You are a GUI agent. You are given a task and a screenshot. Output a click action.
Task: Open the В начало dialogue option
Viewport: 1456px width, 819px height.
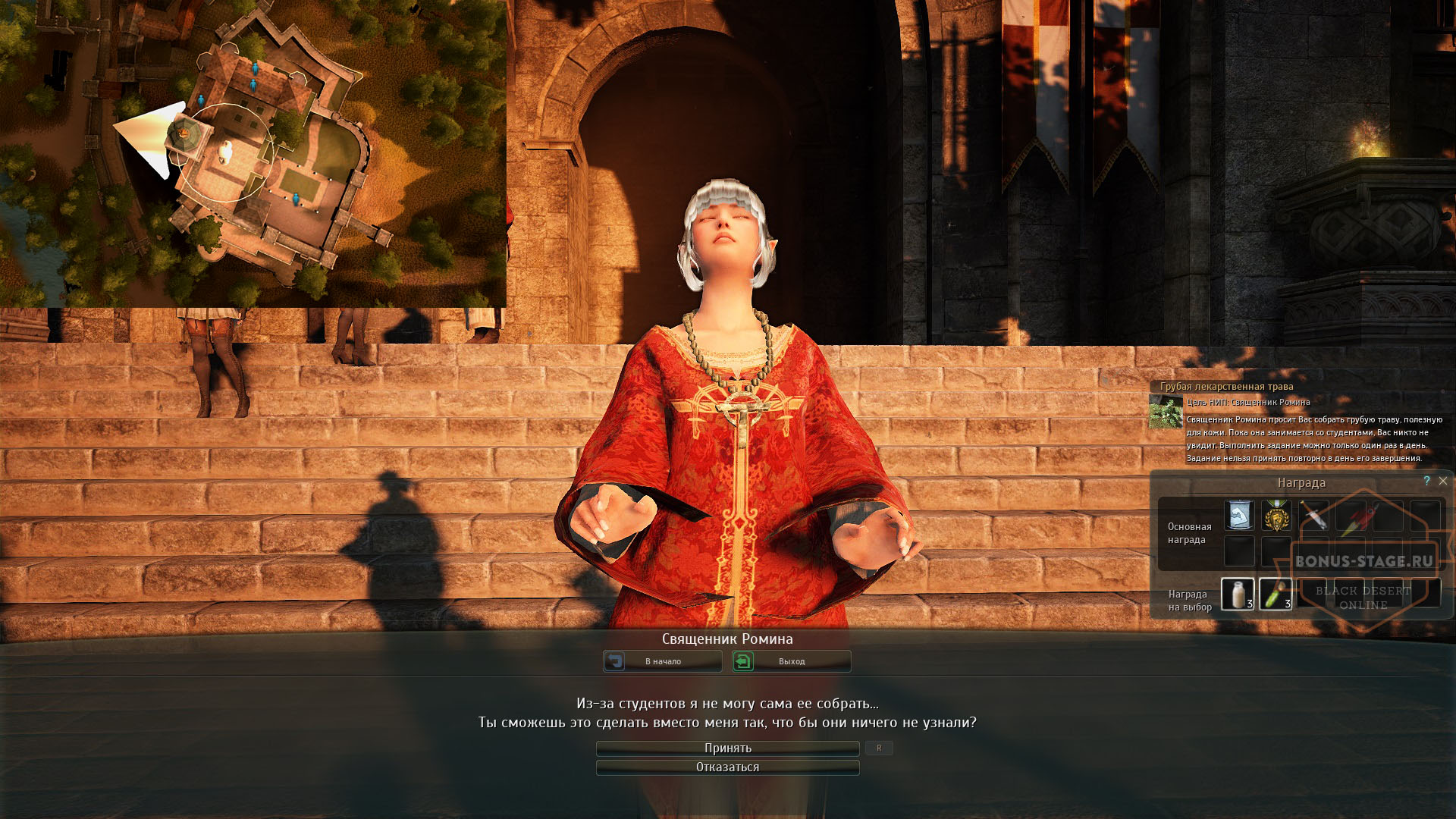664,661
